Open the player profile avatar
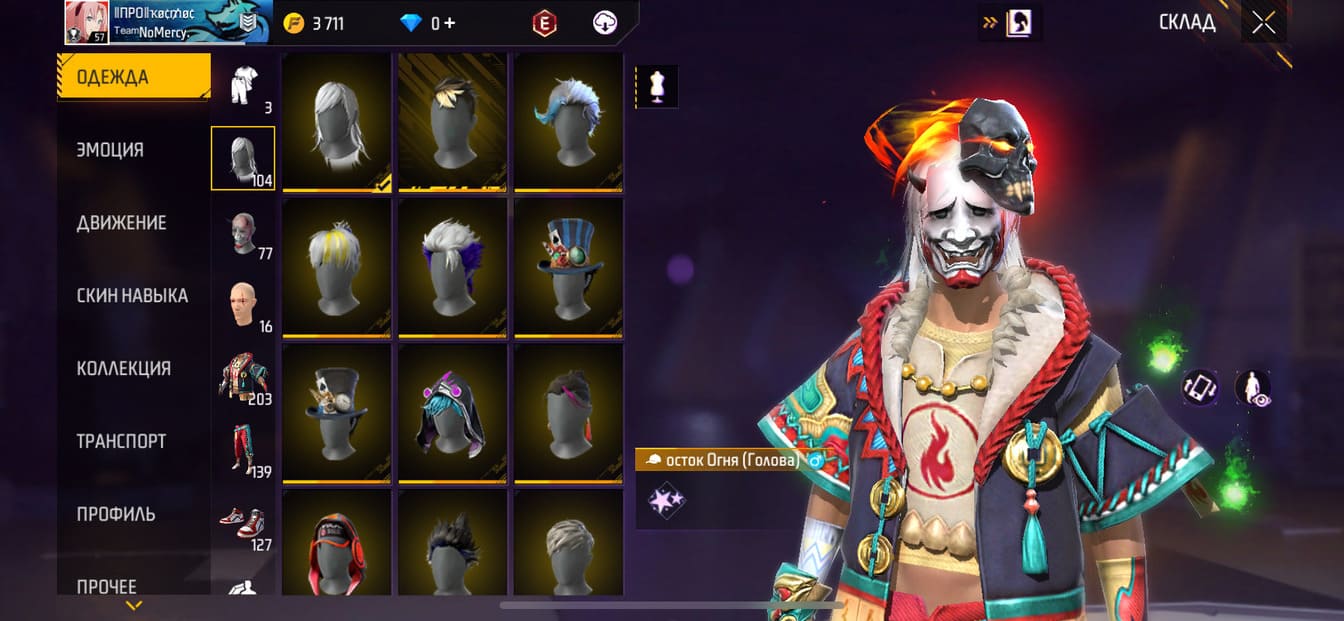The height and width of the screenshot is (621, 1344). [x=86, y=22]
